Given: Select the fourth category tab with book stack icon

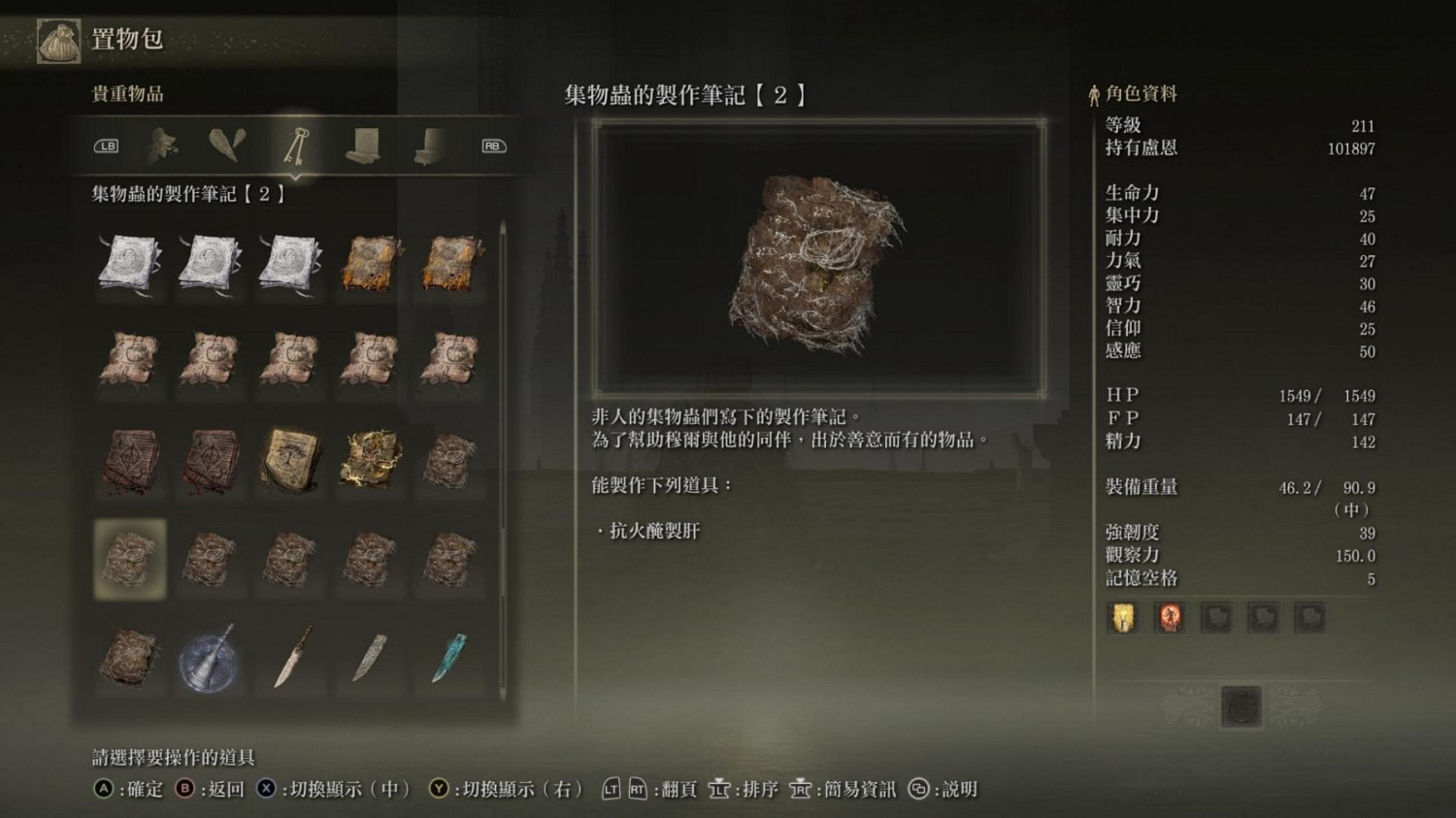Looking at the screenshot, I should (x=365, y=147).
